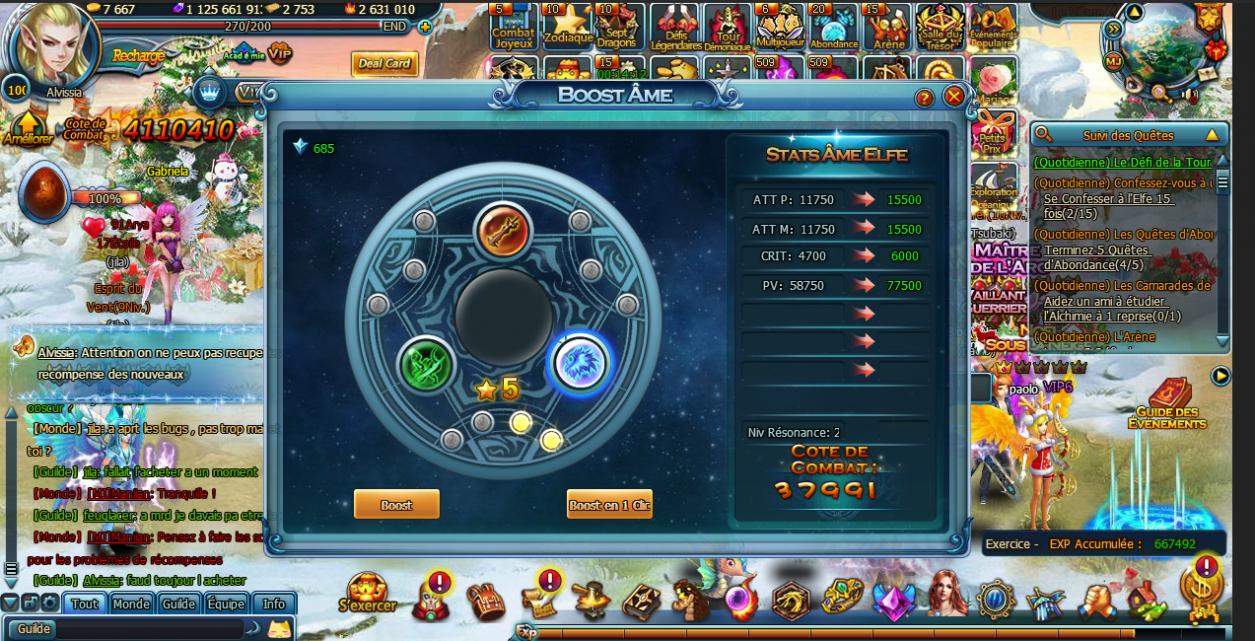The image size is (1255, 641).
Task: Open the S'exercer training icon
Action: click(x=367, y=592)
